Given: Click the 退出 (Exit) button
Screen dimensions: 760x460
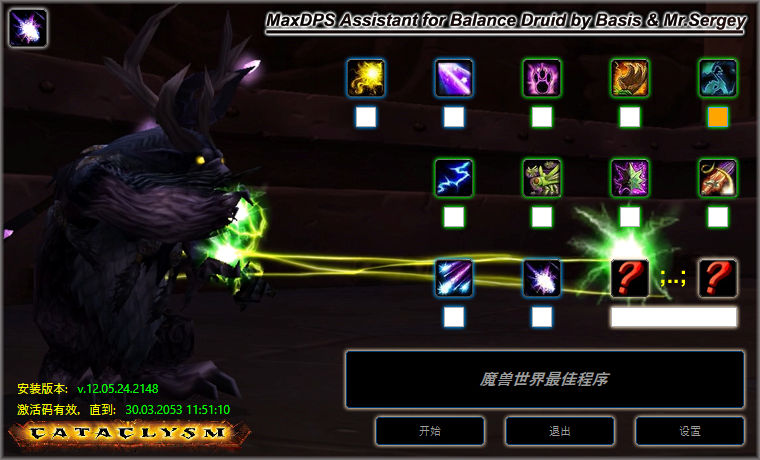Looking at the screenshot, I should point(559,431).
